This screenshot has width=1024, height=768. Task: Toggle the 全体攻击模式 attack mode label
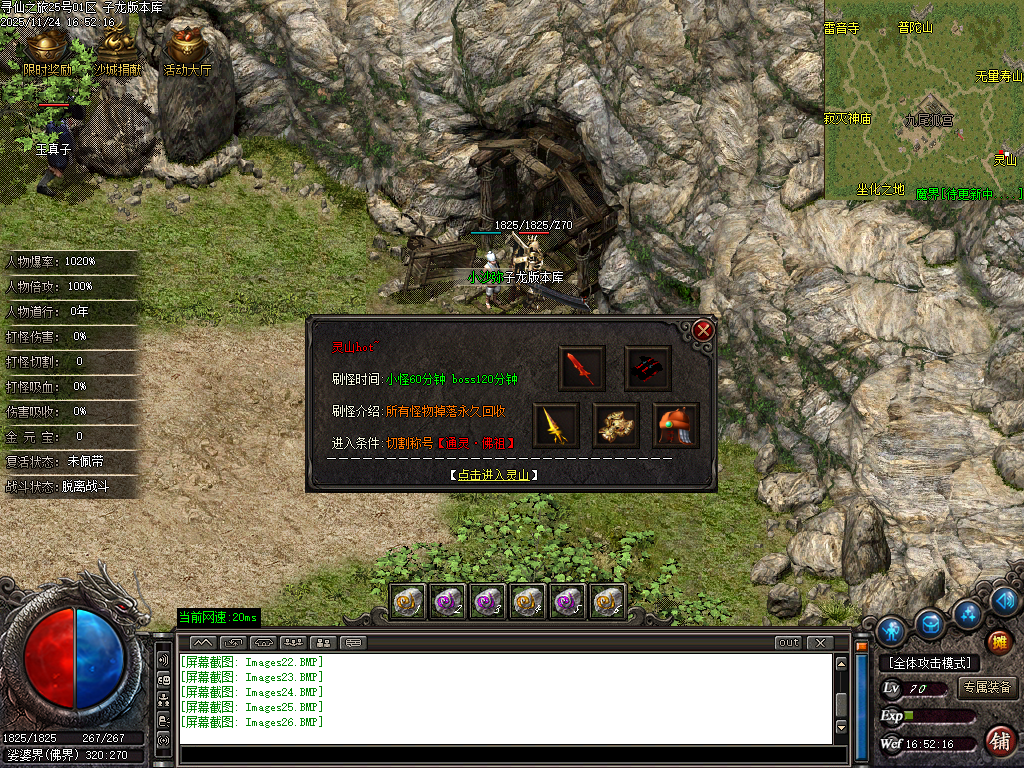click(929, 663)
